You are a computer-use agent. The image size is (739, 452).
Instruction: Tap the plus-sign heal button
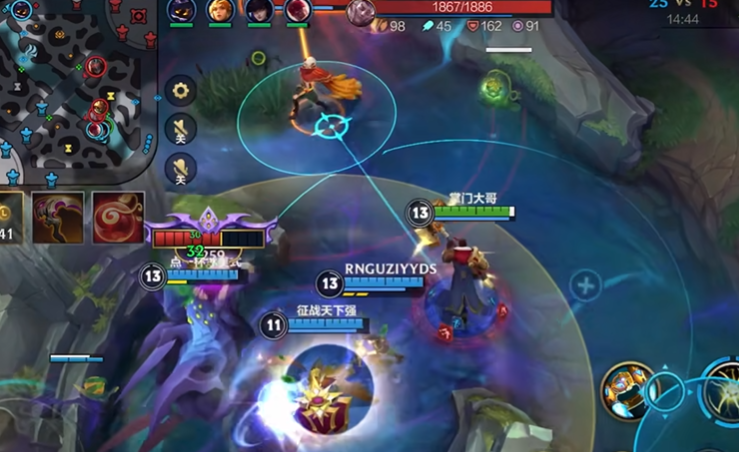585,287
